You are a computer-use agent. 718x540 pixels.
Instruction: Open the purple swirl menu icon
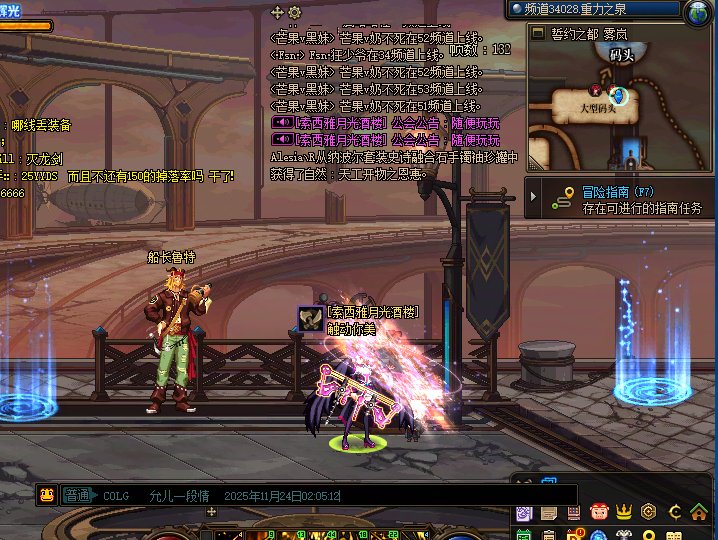coord(524,513)
